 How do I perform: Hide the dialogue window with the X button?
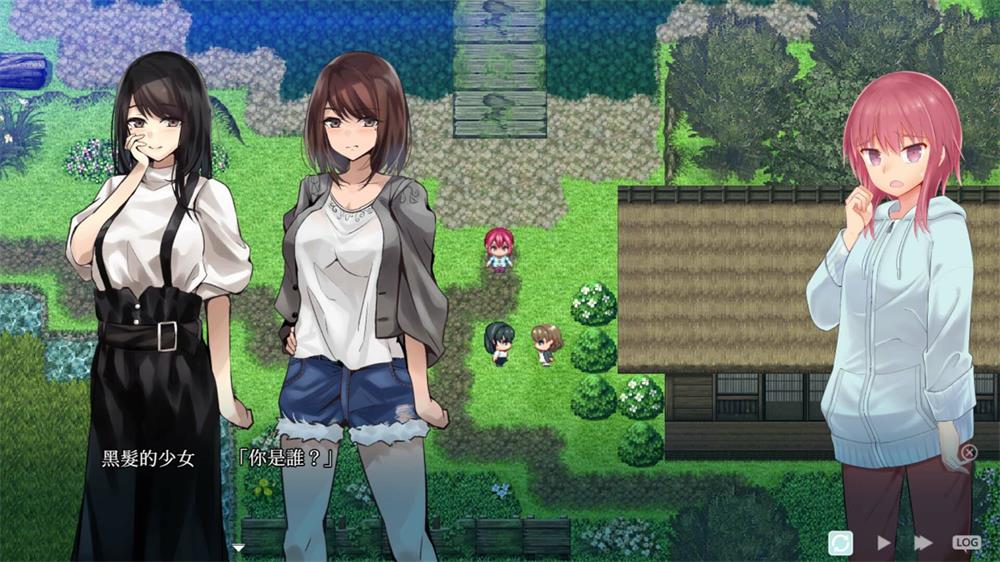click(968, 453)
